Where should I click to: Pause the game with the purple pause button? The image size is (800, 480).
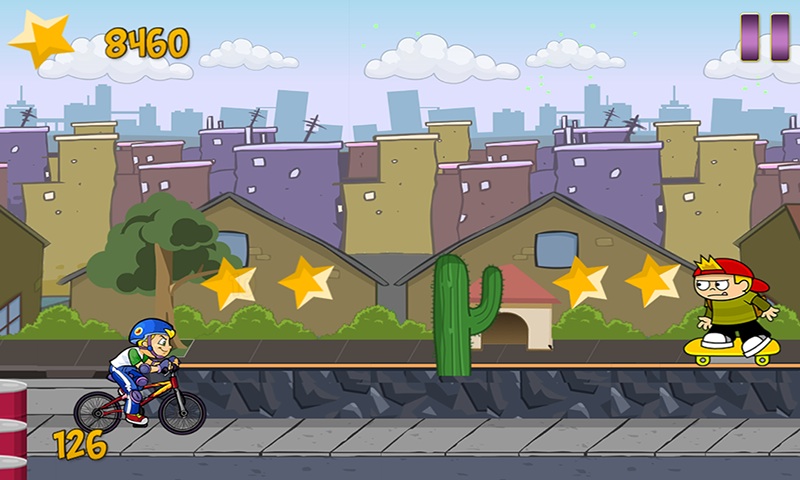pyautogui.click(x=765, y=37)
